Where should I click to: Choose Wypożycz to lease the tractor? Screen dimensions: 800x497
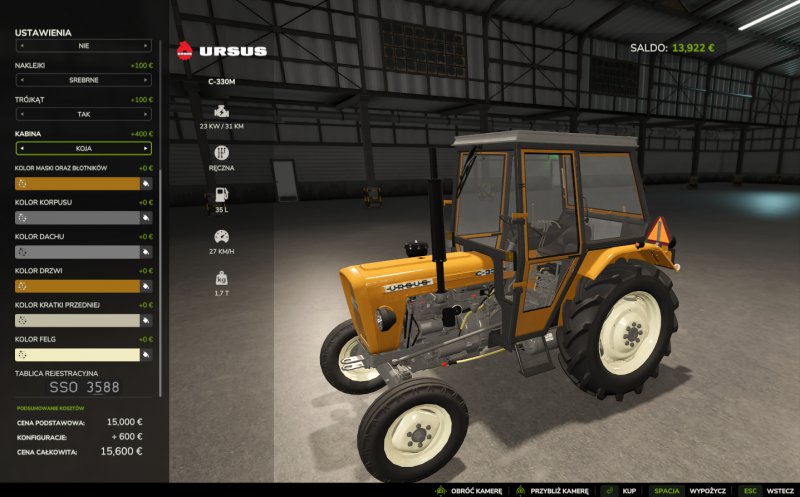click(x=707, y=491)
